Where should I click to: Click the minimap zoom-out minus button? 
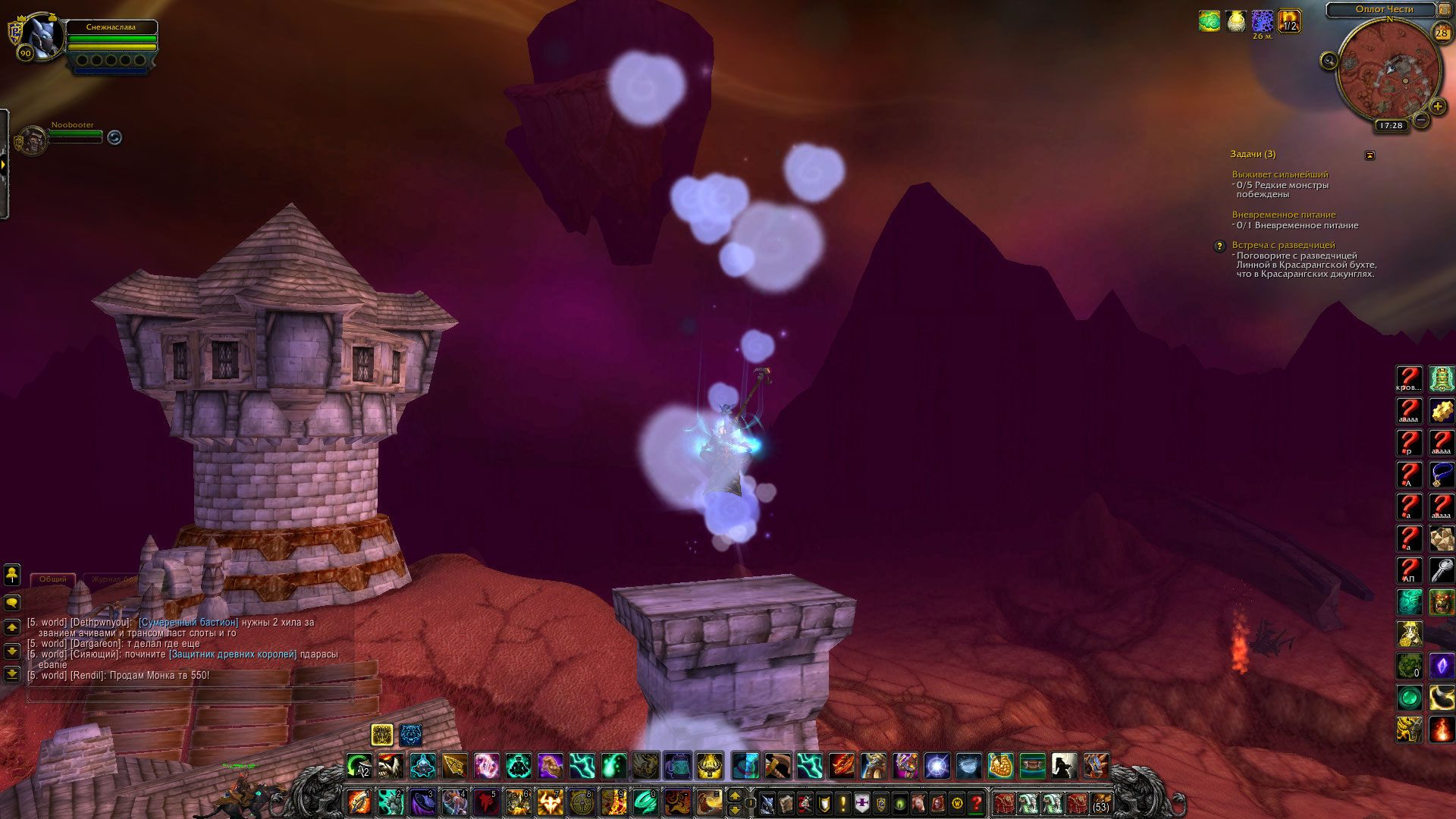coord(1422,120)
